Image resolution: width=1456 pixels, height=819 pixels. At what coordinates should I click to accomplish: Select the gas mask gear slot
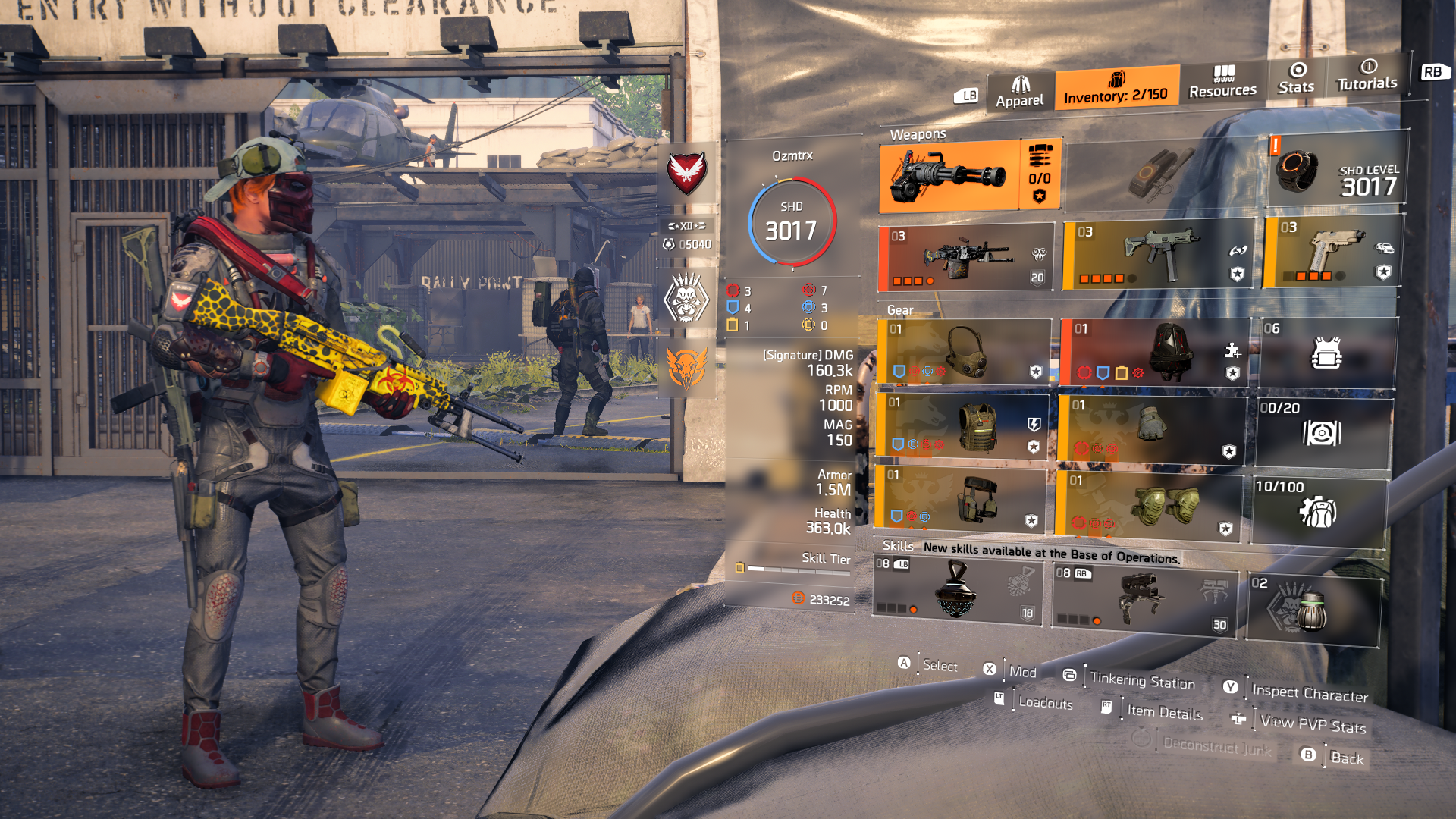pos(963,351)
